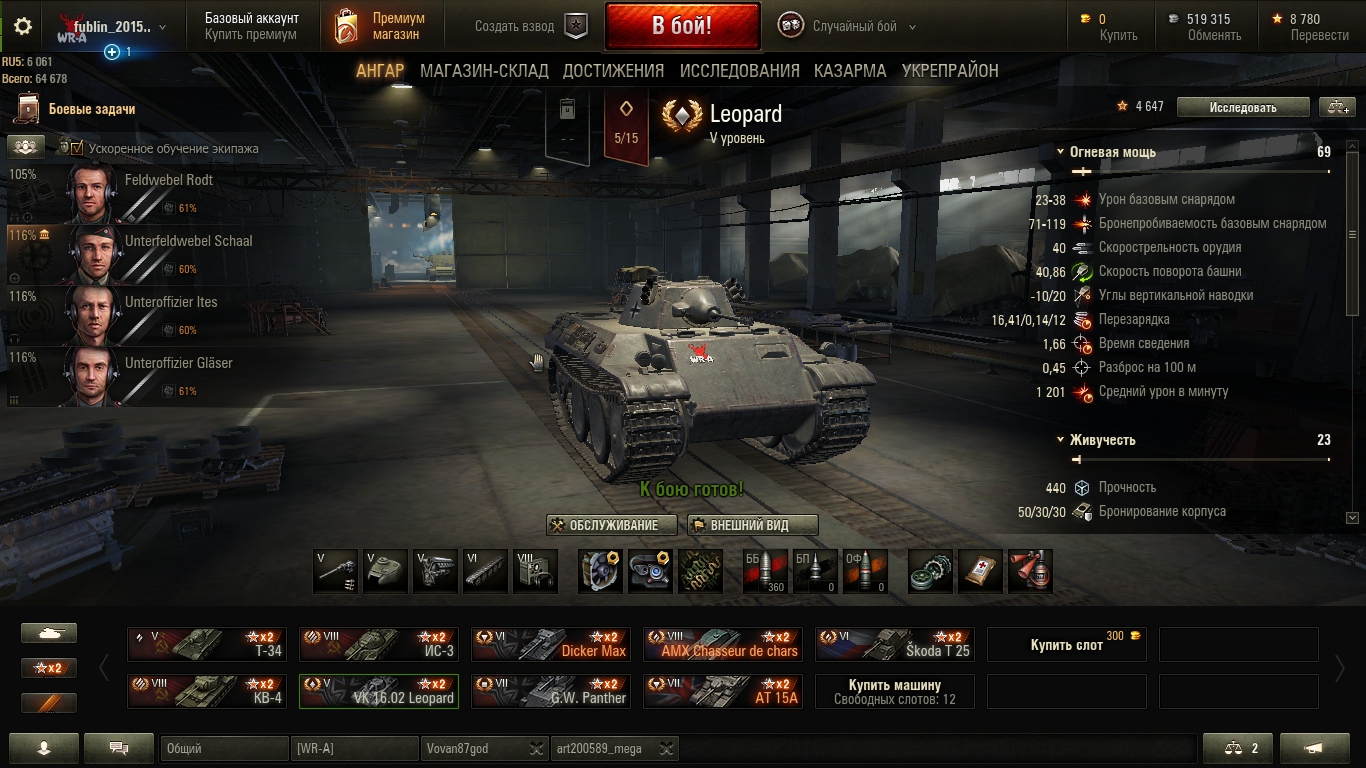This screenshot has width=1366, height=768.
Task: Choose the Dicker Max tank slot
Action: pyautogui.click(x=551, y=645)
